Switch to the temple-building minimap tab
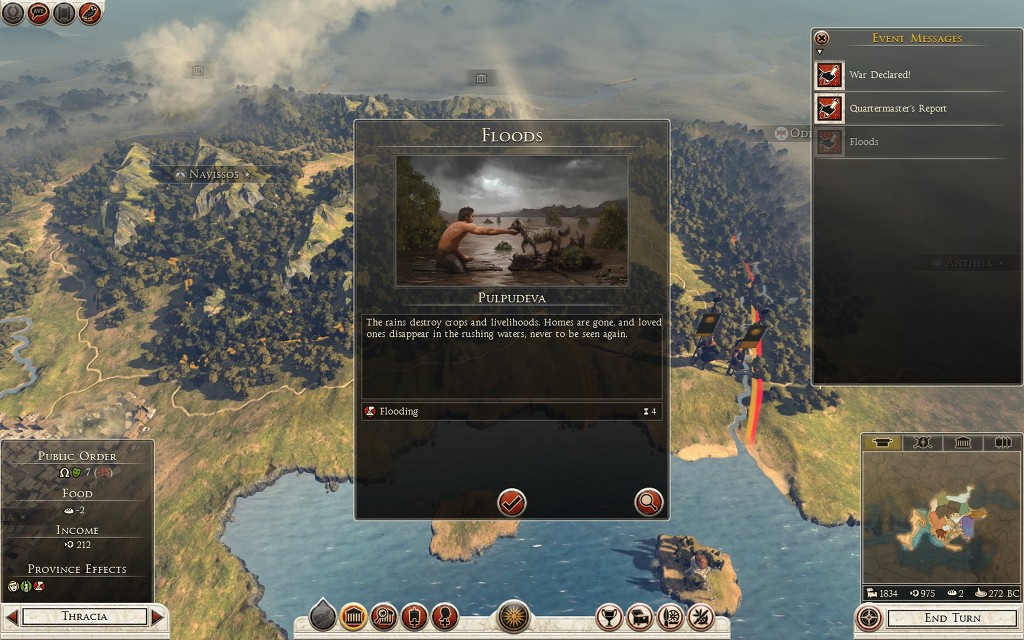The image size is (1024, 640). (x=962, y=443)
